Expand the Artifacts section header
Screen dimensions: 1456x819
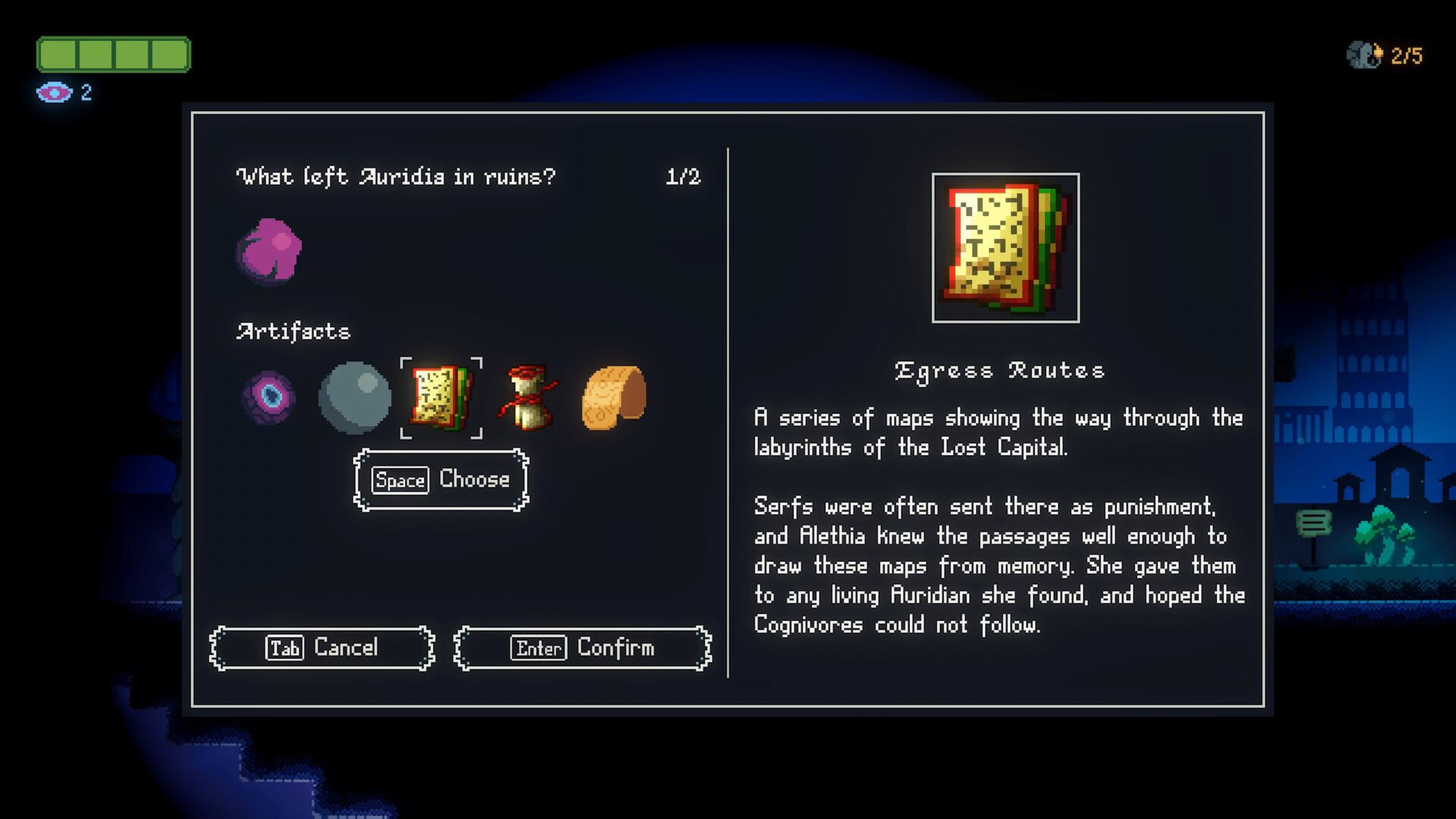coord(293,331)
